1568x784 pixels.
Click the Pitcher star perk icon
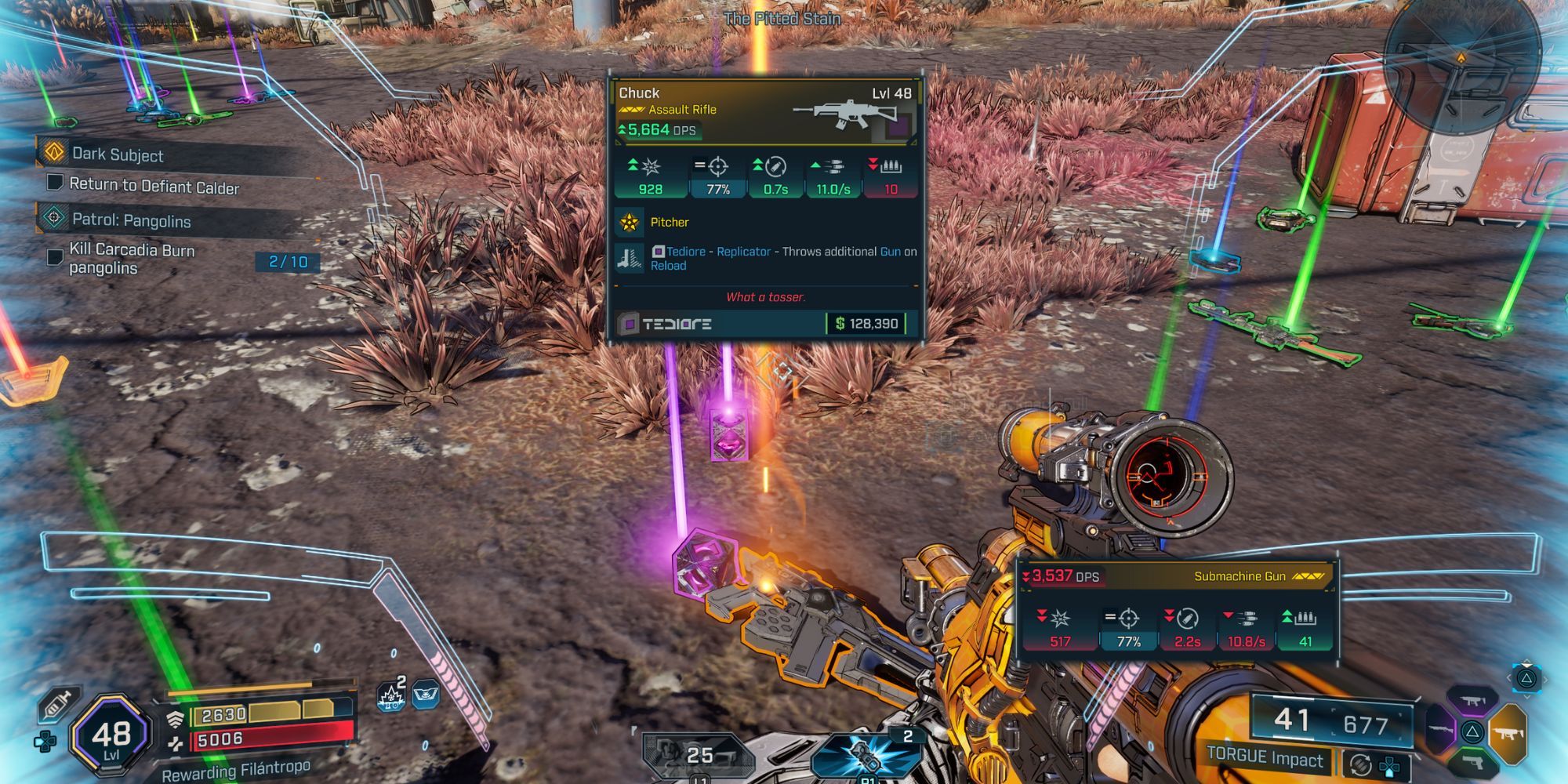(x=629, y=223)
